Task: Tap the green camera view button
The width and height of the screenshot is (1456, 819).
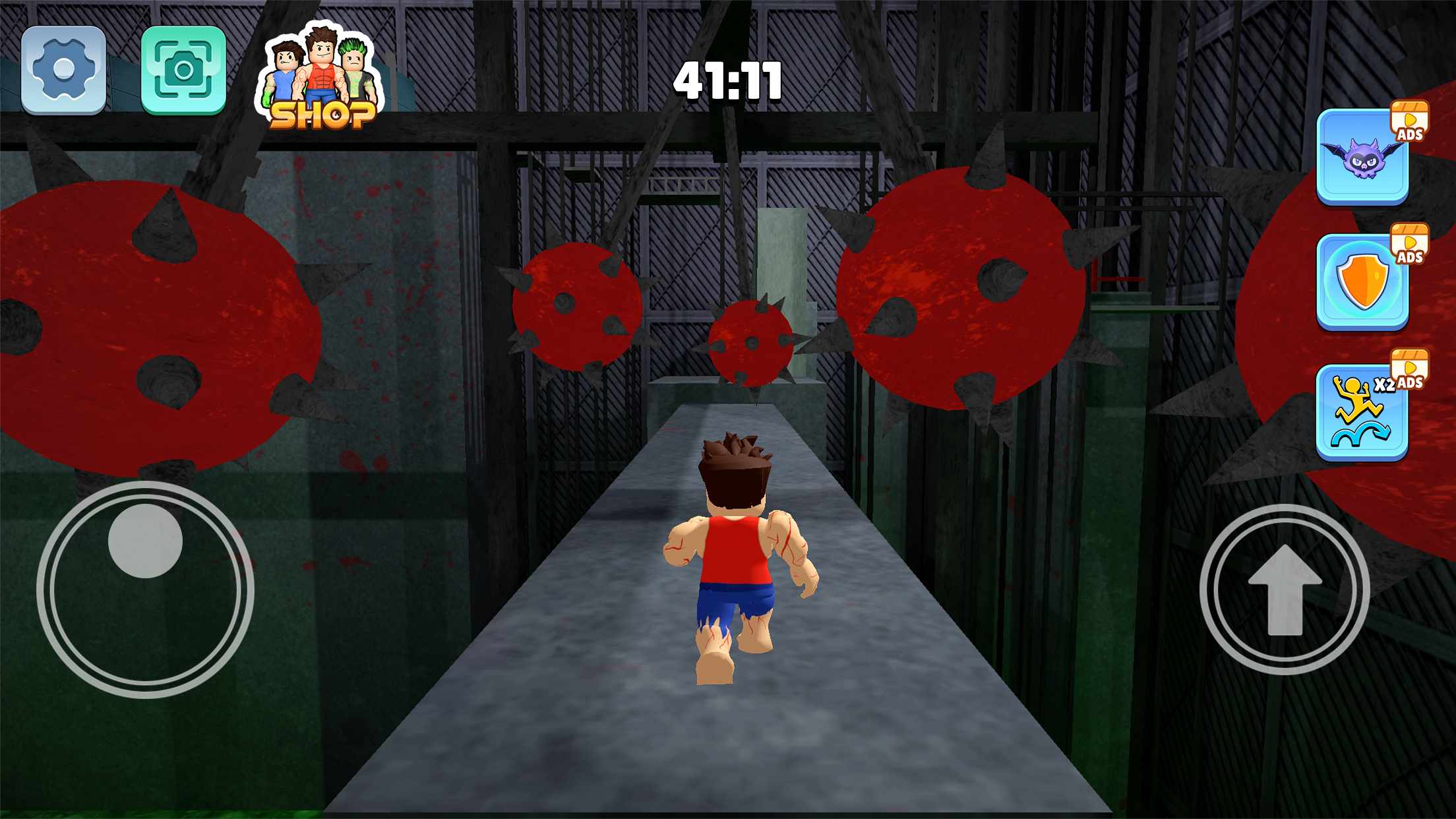Action: pos(183,69)
